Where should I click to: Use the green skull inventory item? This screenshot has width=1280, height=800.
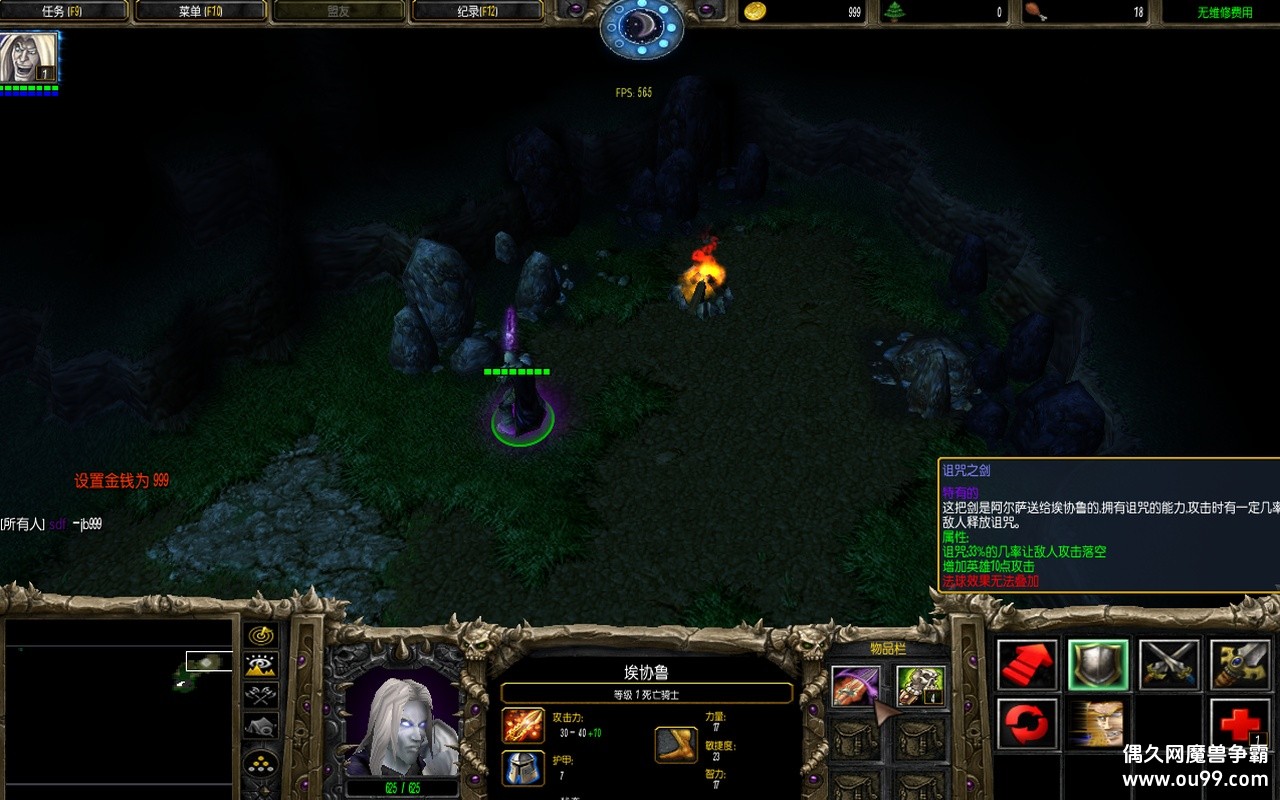click(921, 686)
